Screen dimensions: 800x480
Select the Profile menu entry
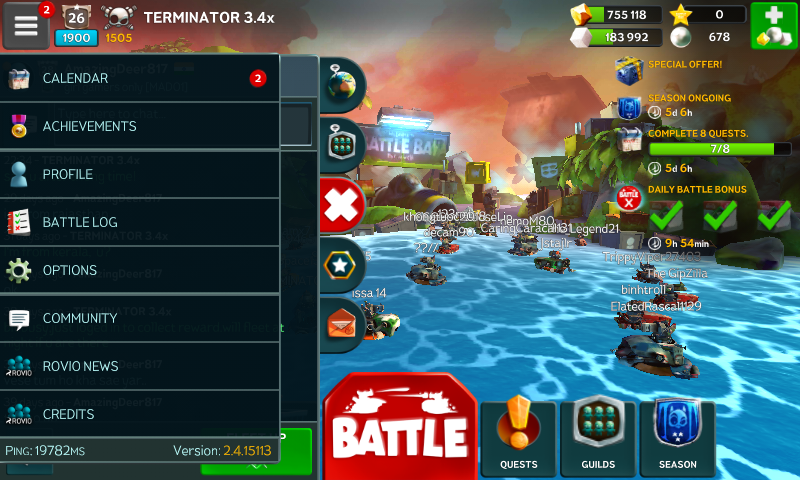pyautogui.click(x=139, y=175)
